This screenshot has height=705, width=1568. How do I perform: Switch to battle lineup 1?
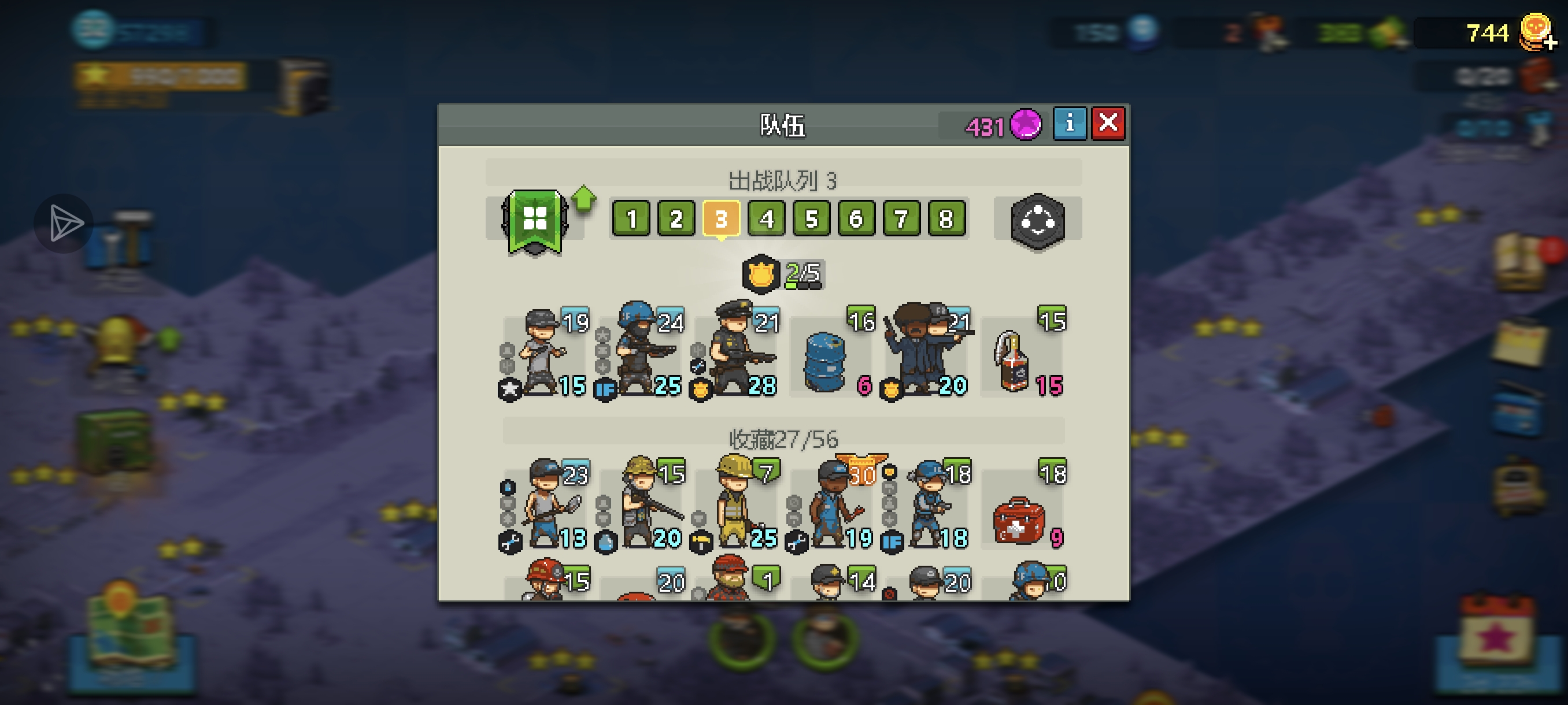coord(631,218)
